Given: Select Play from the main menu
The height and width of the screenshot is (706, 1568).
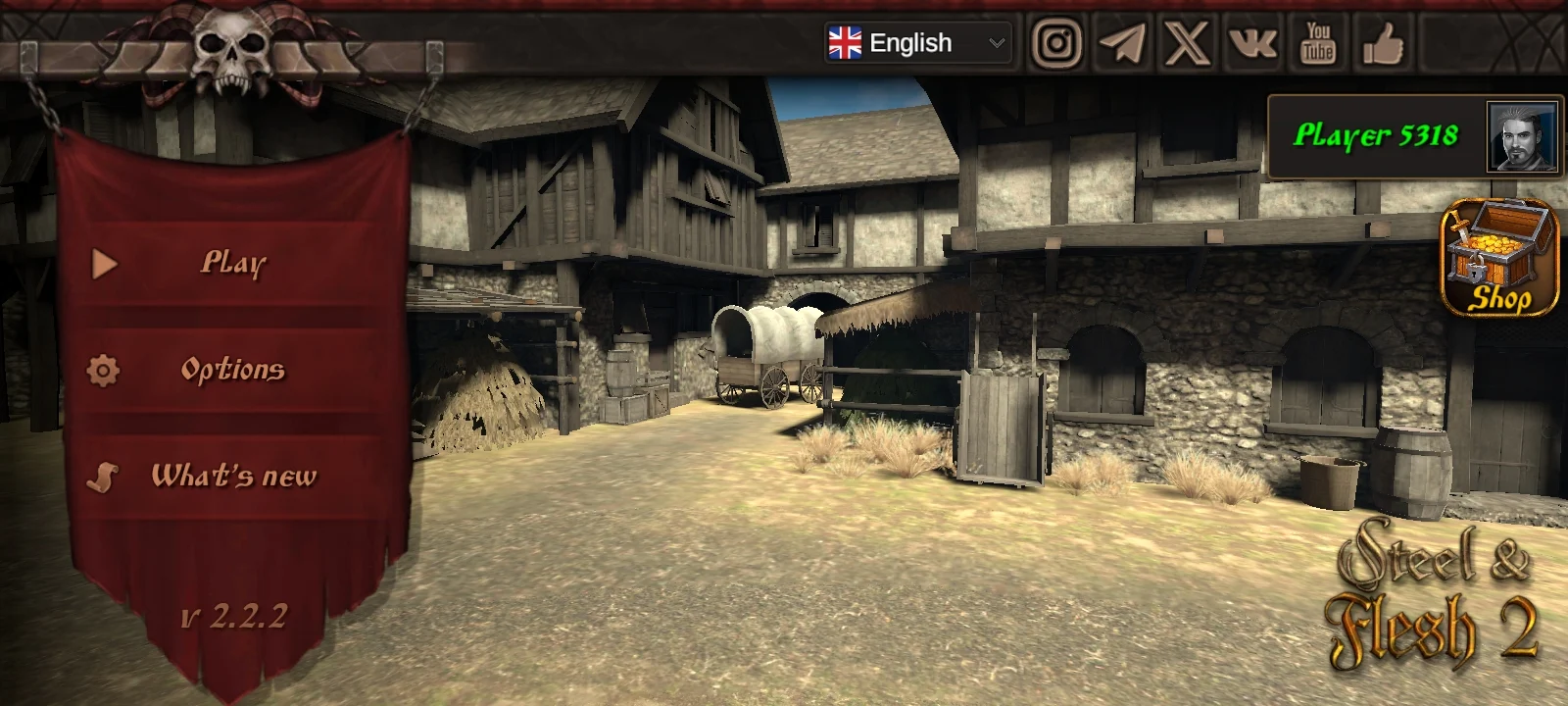Looking at the screenshot, I should point(233,263).
